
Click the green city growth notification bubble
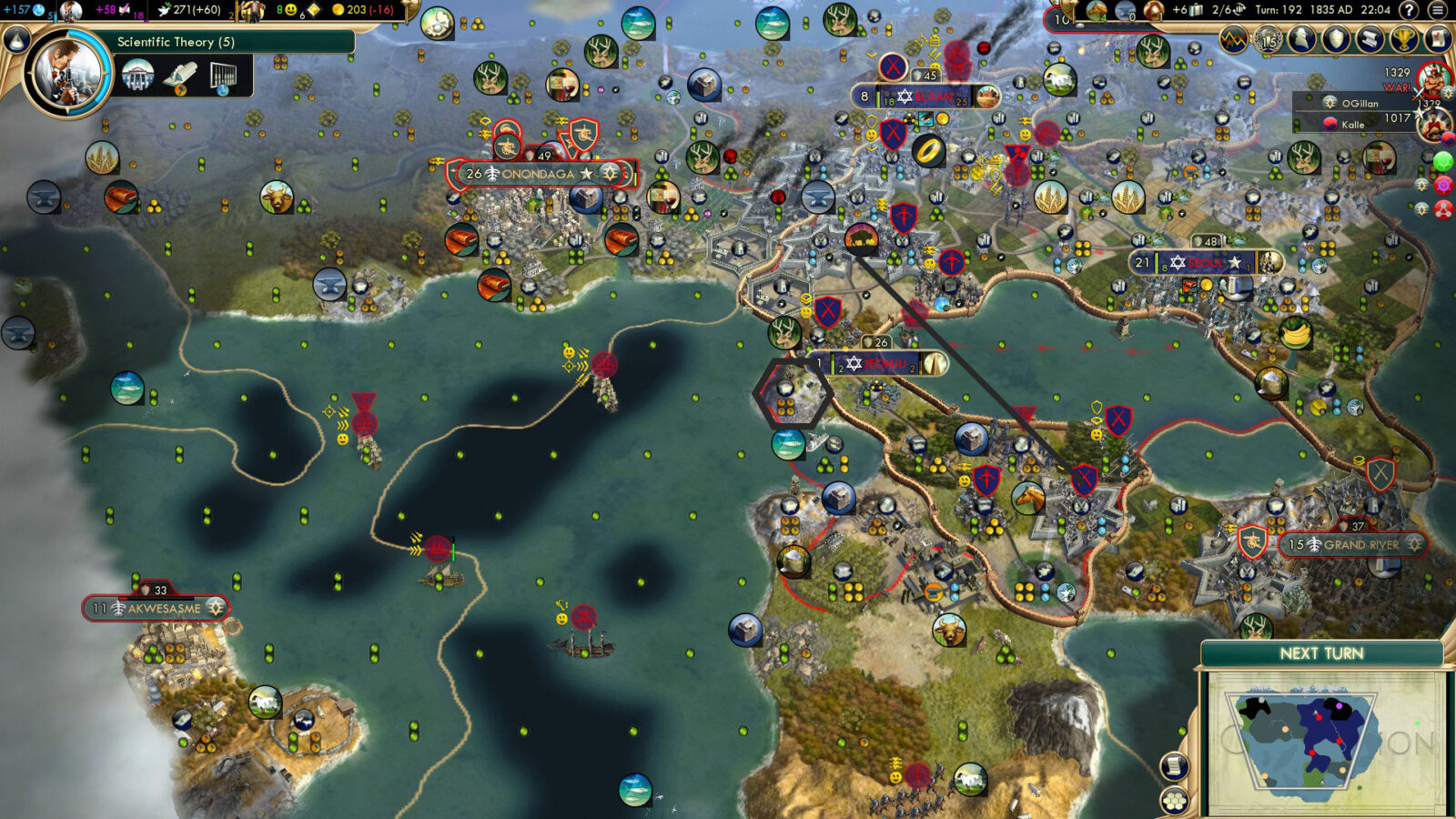1441,162
